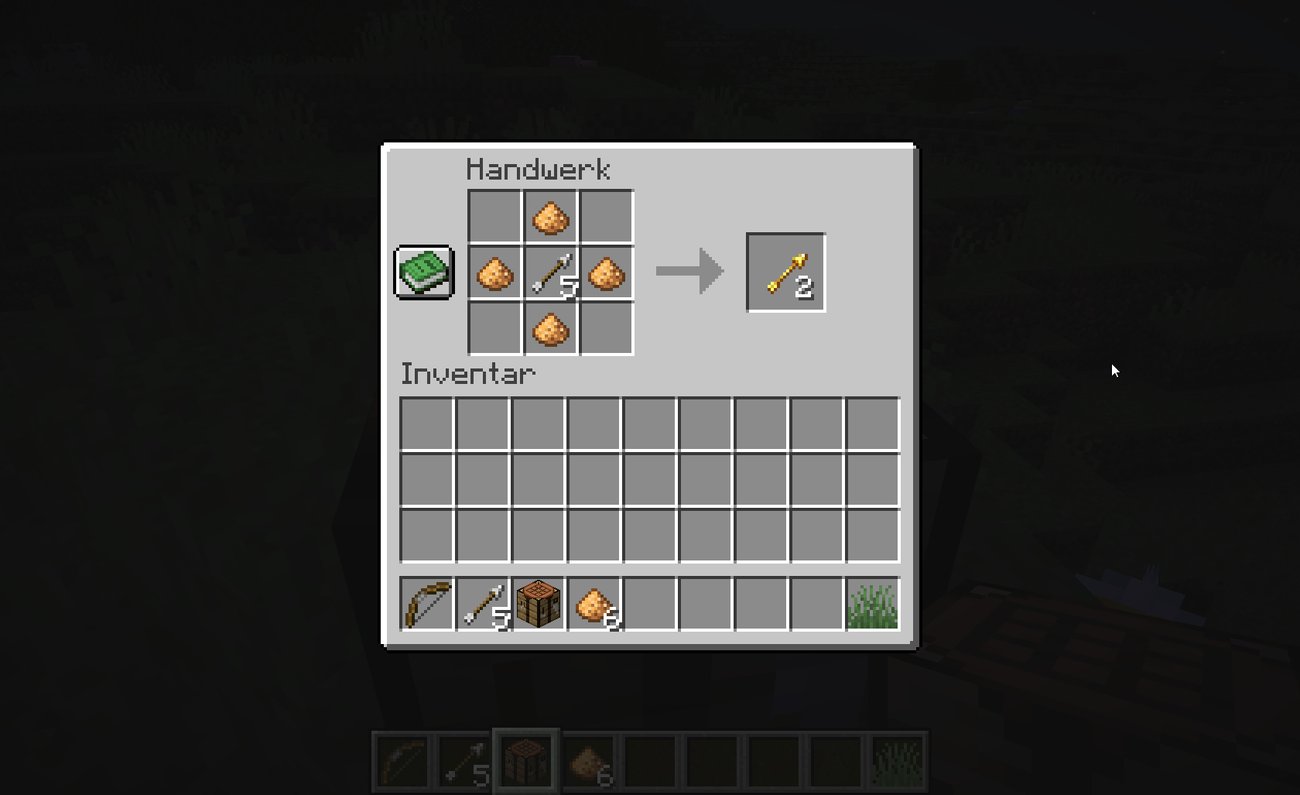This screenshot has width=1300, height=795.
Task: Take the spectral arrows from the output slot
Action: point(785,270)
